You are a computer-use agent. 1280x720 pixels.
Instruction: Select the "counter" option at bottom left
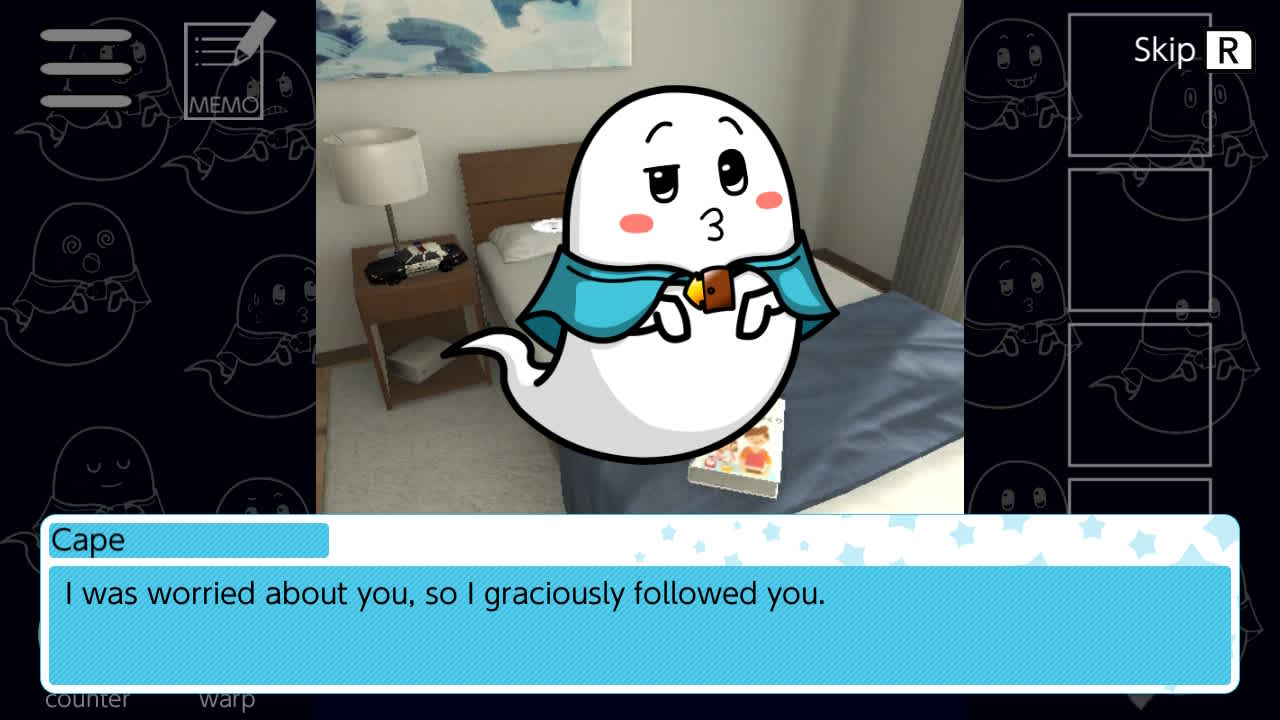click(x=88, y=699)
